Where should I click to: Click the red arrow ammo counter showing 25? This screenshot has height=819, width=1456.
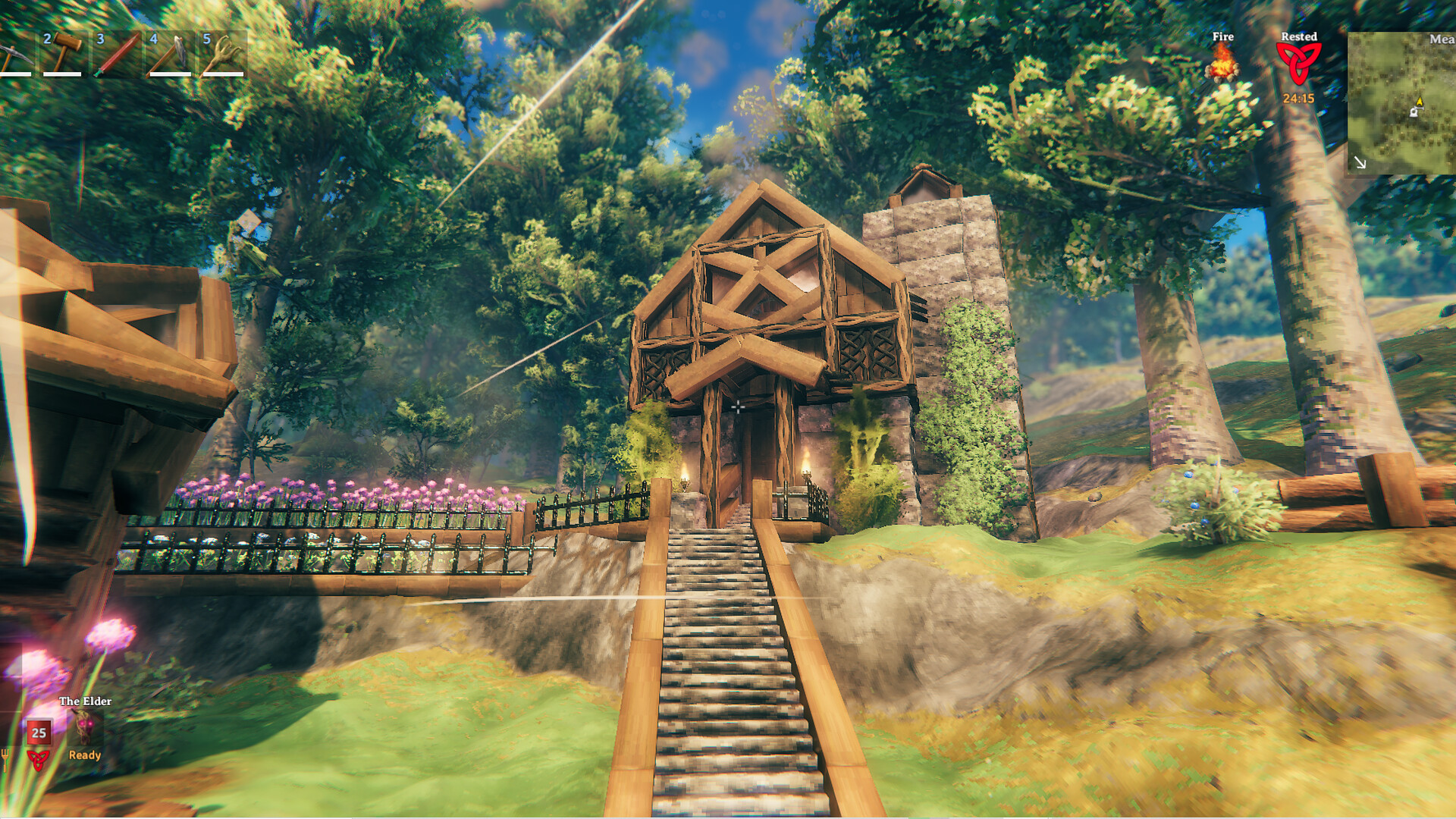pyautogui.click(x=39, y=733)
